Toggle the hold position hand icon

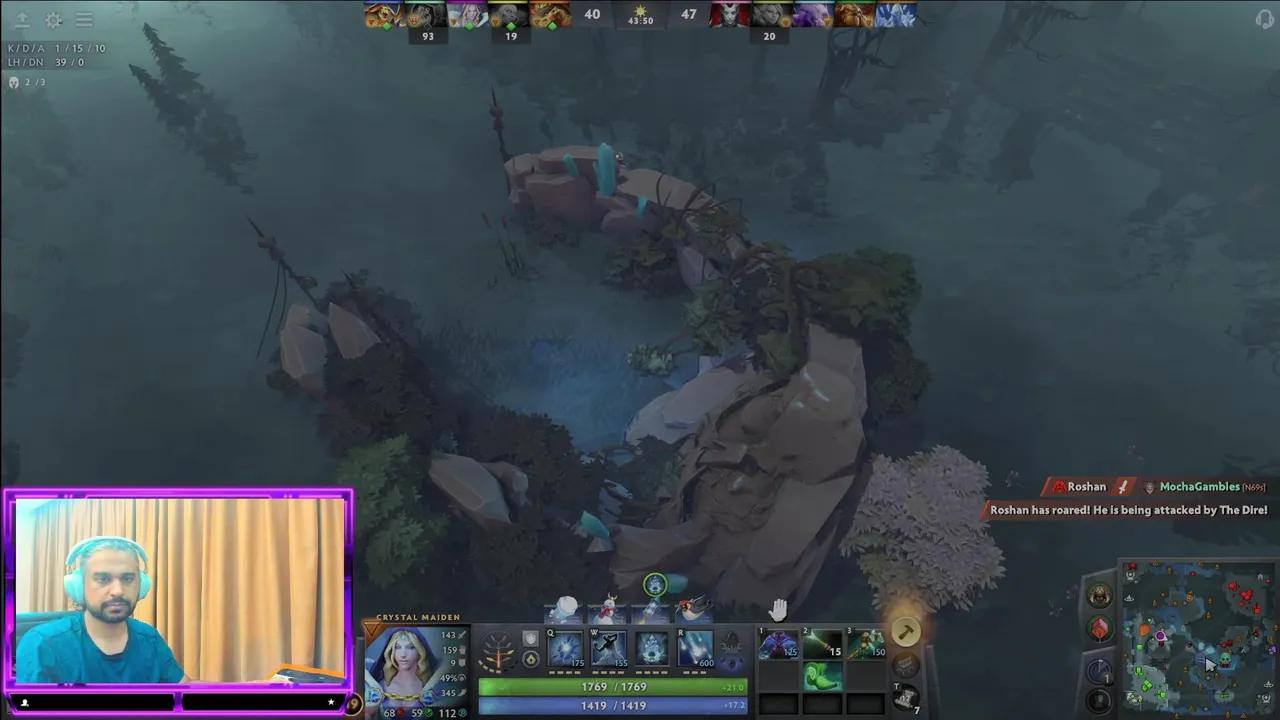click(x=778, y=608)
